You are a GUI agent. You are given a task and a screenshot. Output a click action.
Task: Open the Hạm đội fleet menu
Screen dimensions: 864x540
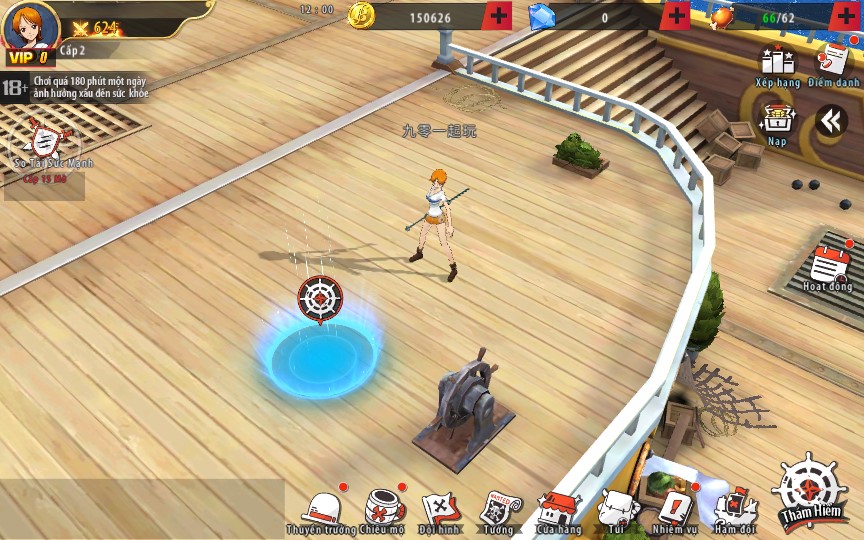point(733,509)
